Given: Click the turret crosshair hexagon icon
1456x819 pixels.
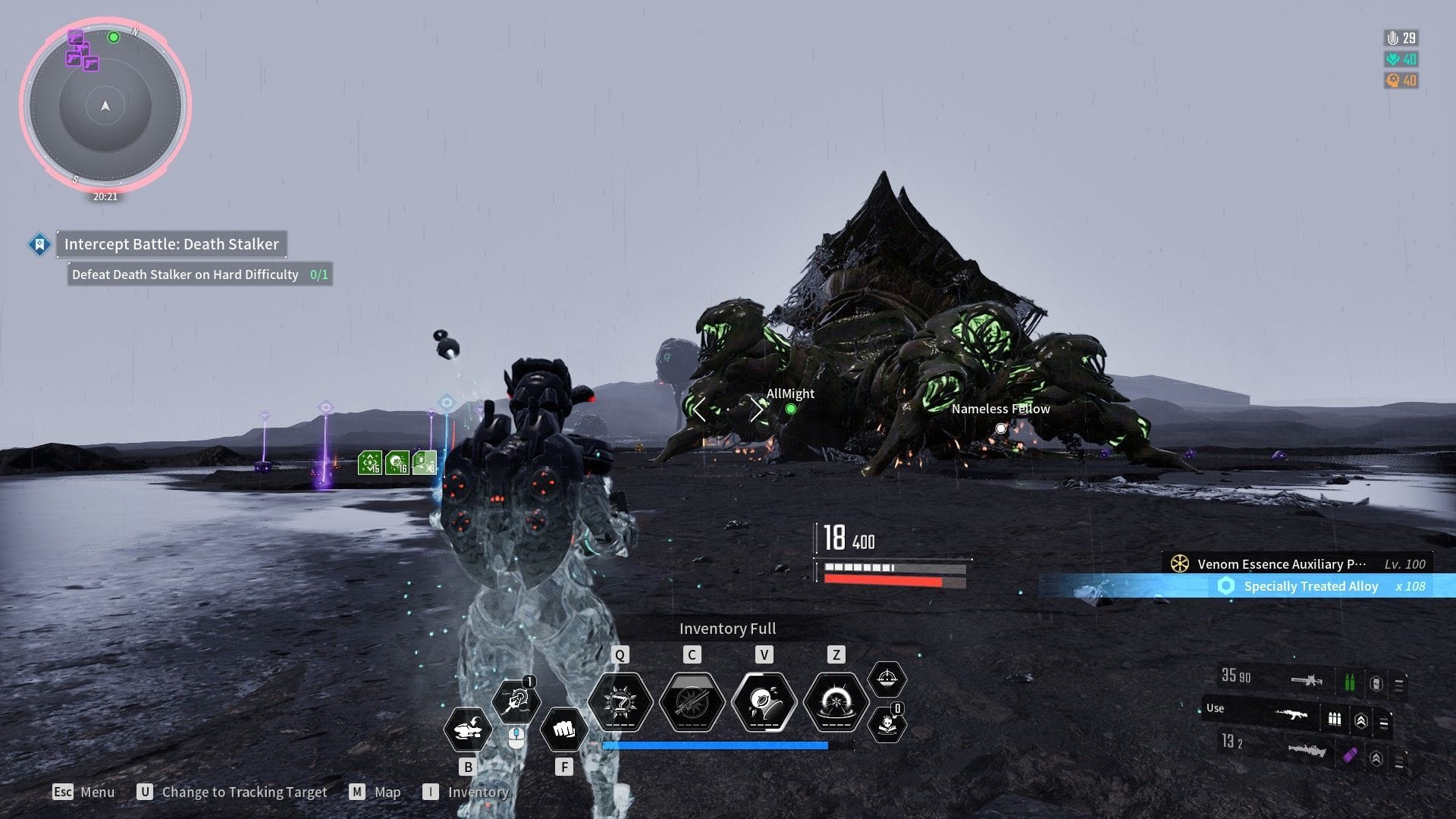Looking at the screenshot, I should click(887, 679).
